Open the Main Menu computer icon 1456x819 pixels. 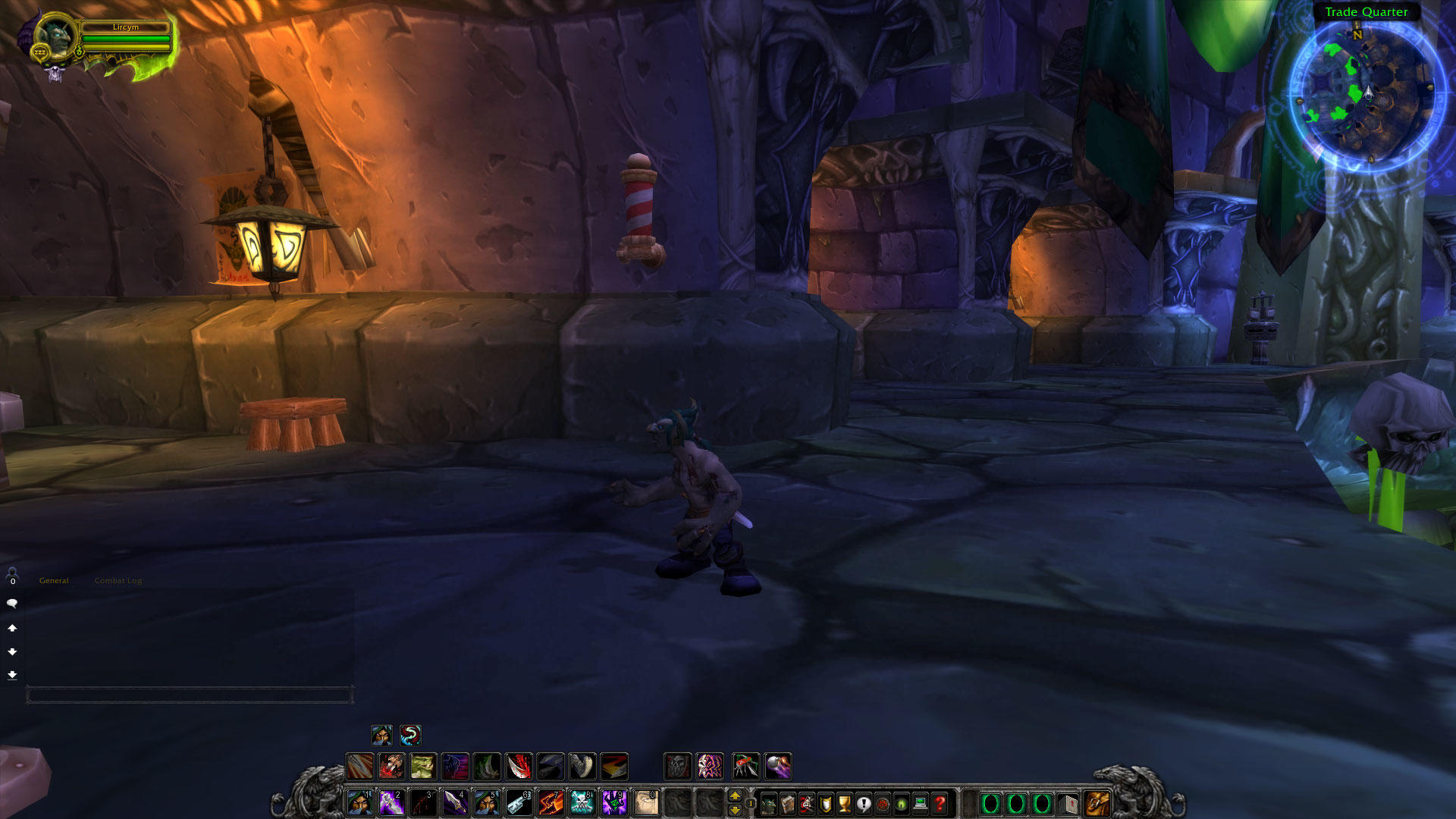922,805
